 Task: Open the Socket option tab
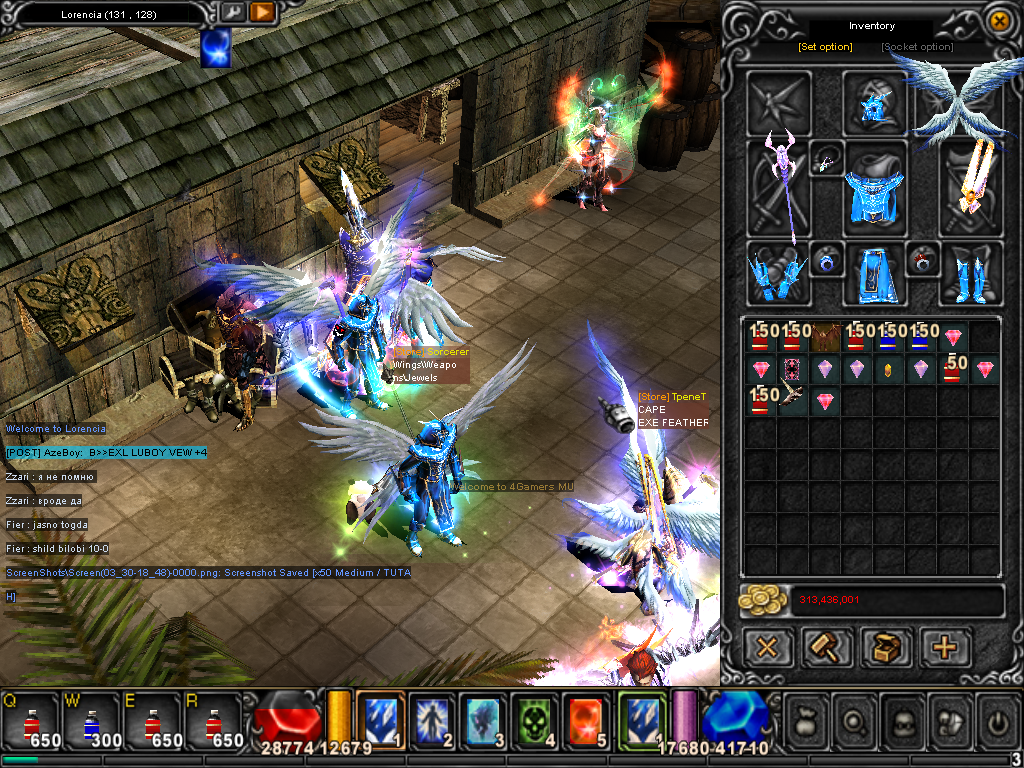(917, 47)
